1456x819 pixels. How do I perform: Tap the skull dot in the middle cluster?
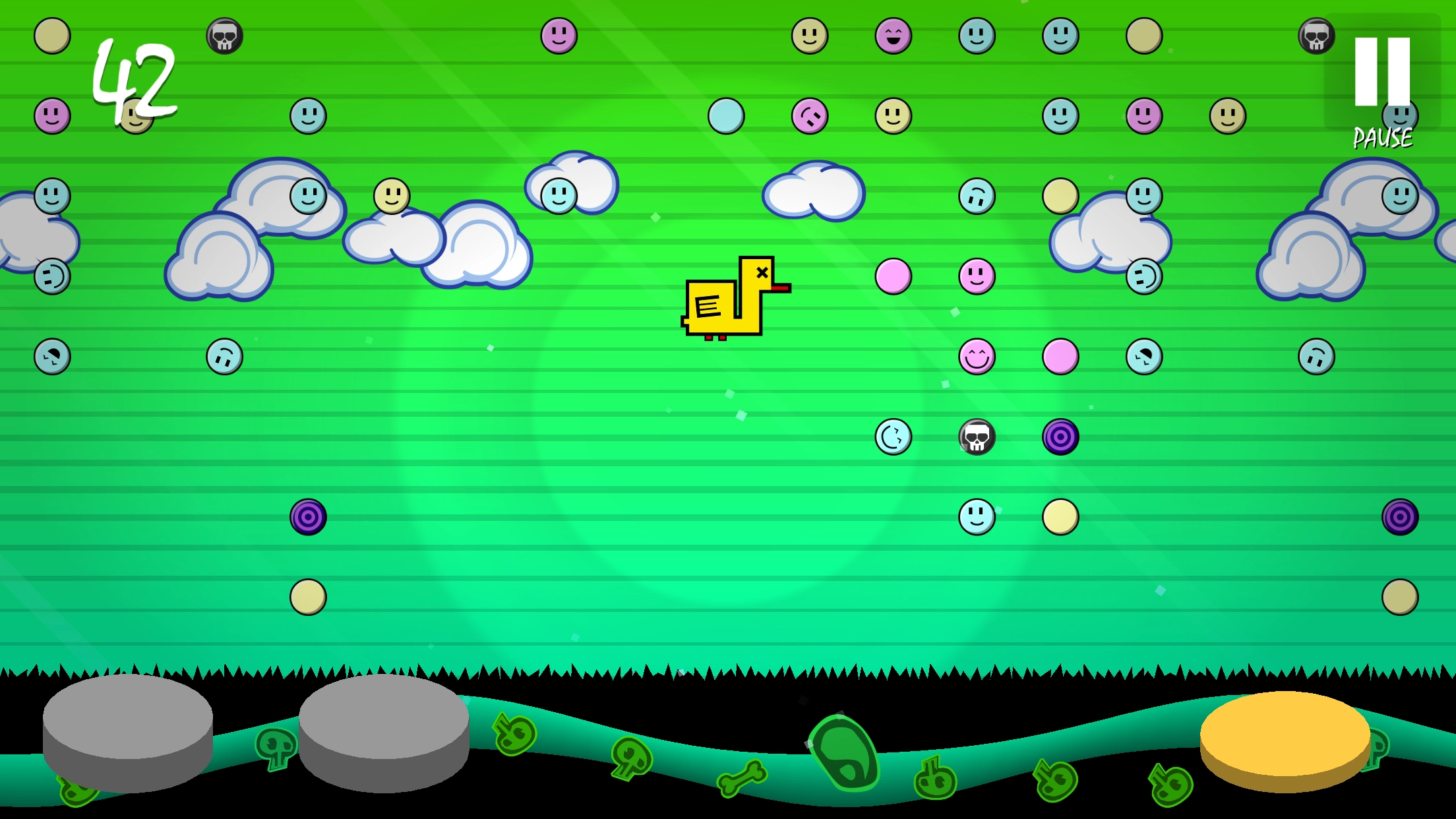pyautogui.click(x=976, y=439)
